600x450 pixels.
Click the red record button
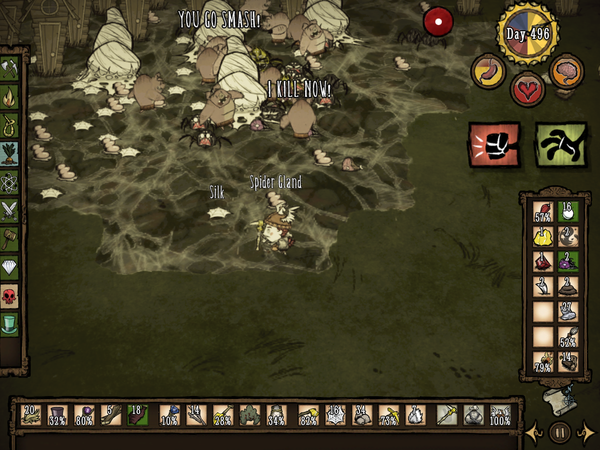click(x=438, y=21)
